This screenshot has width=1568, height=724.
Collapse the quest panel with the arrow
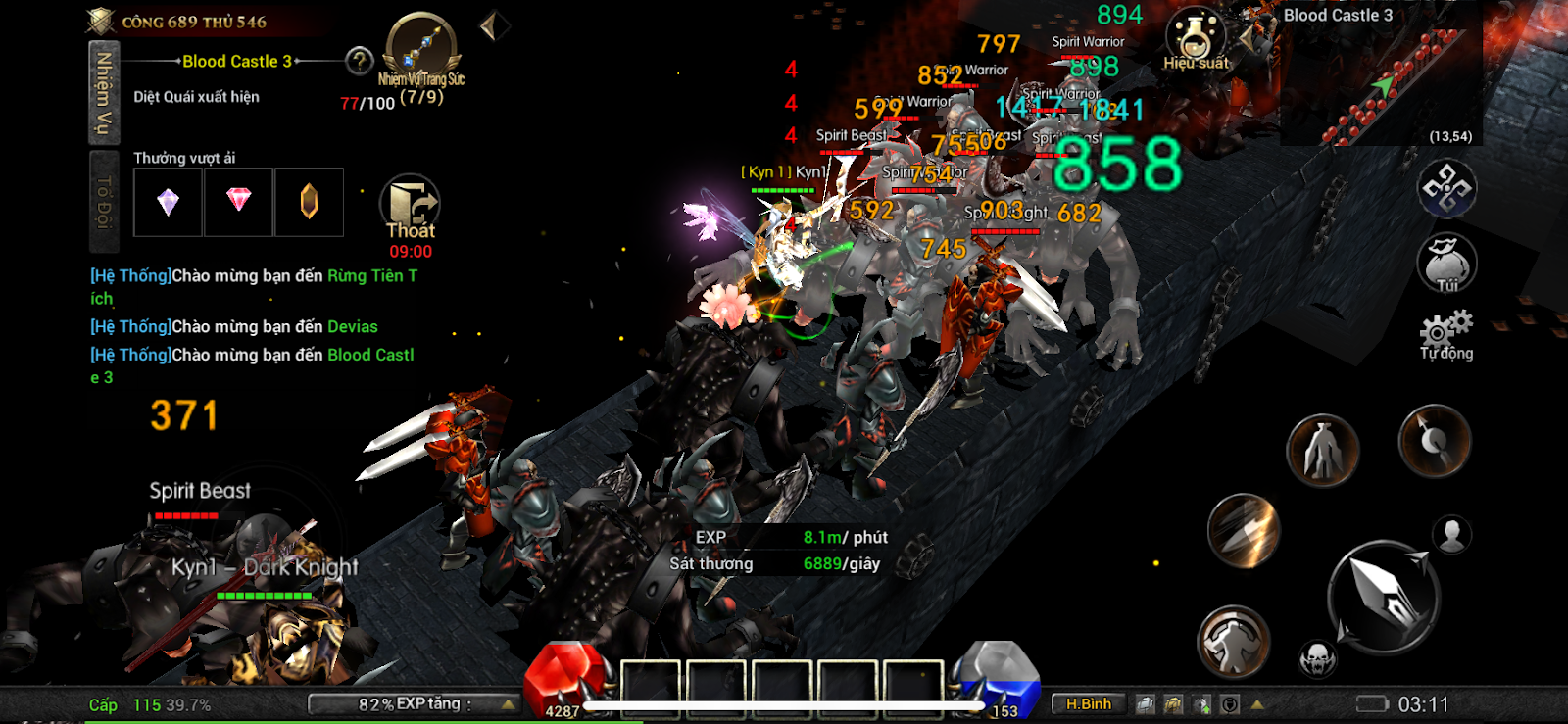[x=493, y=26]
